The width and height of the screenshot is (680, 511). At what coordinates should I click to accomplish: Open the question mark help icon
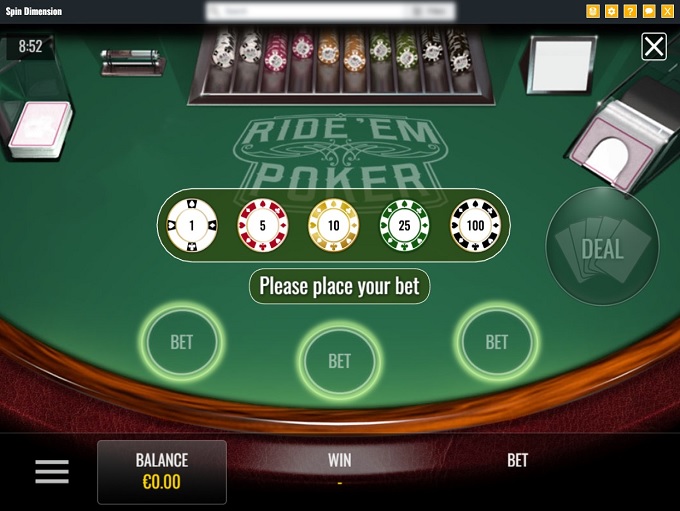point(630,11)
